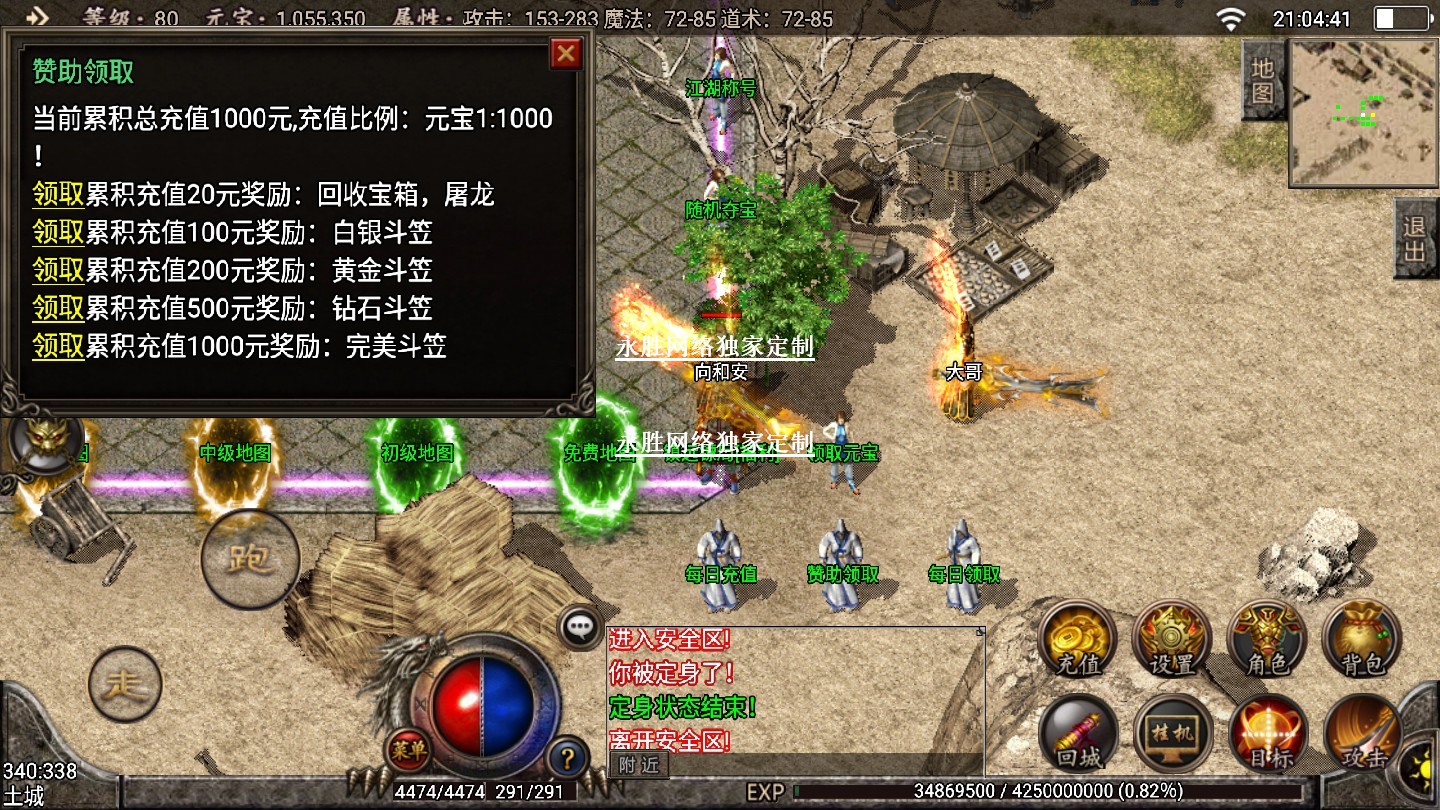Select the 目标 target button
1440x810 pixels.
point(1267,735)
